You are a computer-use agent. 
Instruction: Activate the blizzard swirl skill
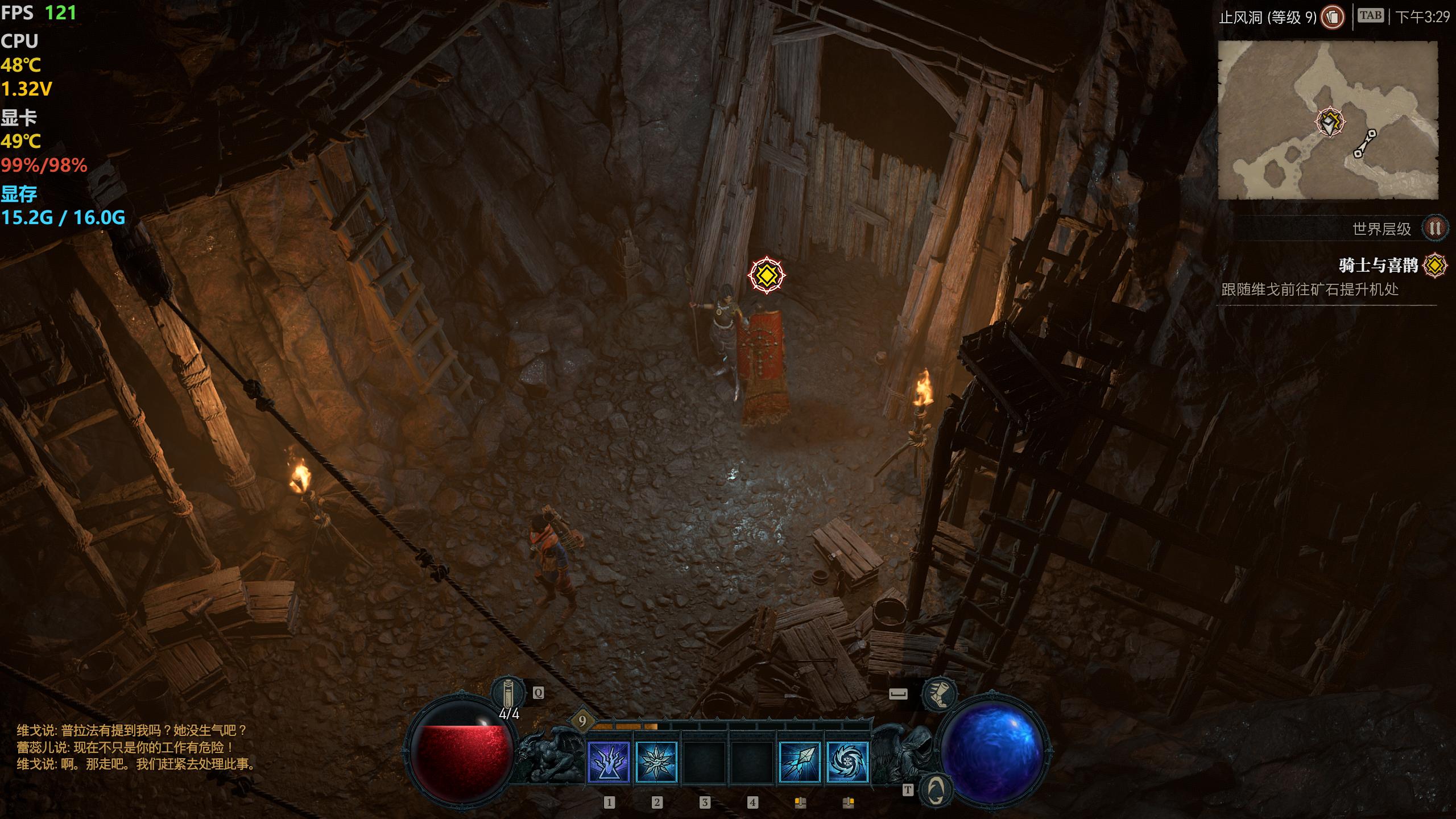(x=847, y=762)
